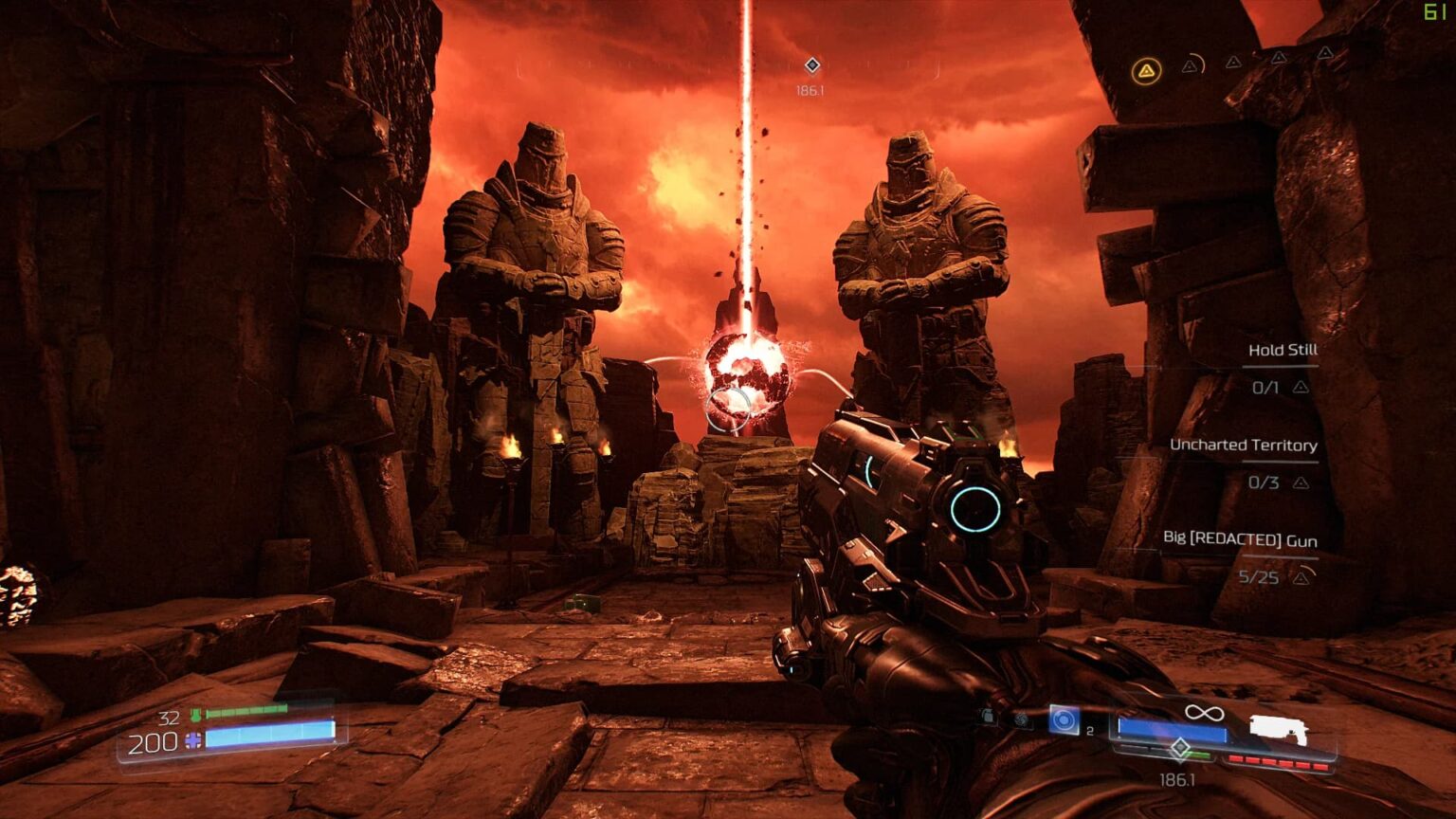Click the grenade icon near the equipment slot

[985, 718]
